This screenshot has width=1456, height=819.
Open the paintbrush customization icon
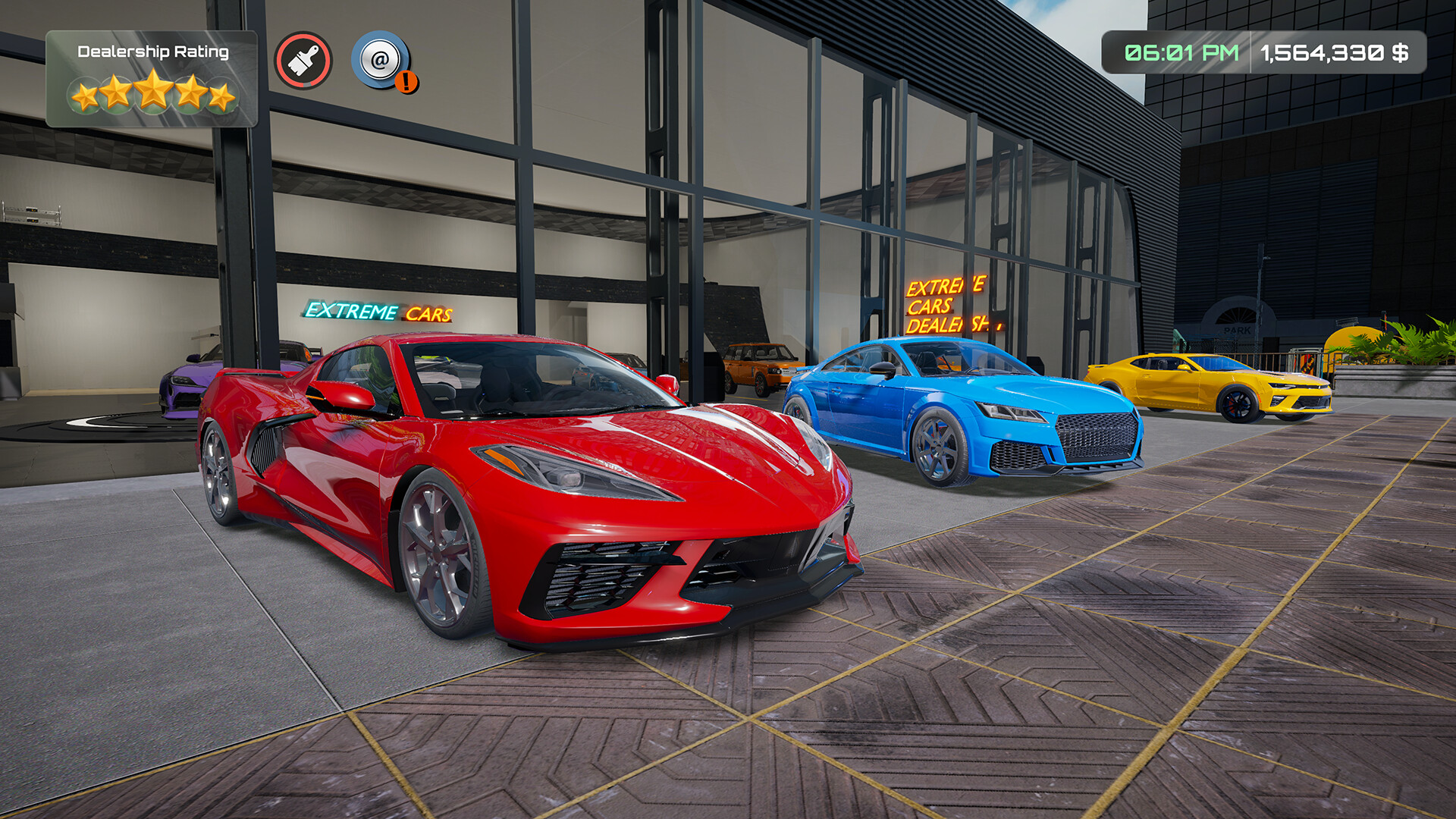(303, 61)
